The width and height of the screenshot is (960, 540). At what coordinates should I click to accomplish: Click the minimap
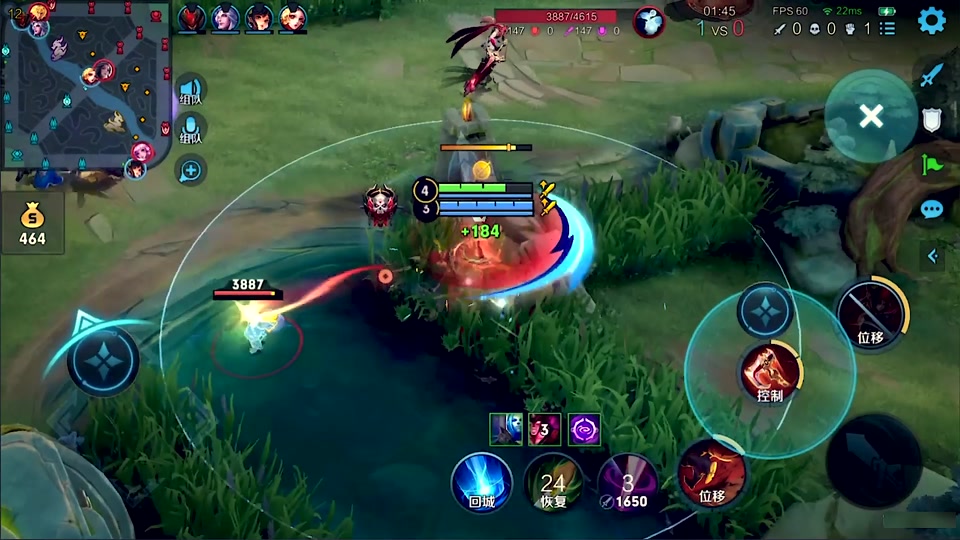point(86,84)
